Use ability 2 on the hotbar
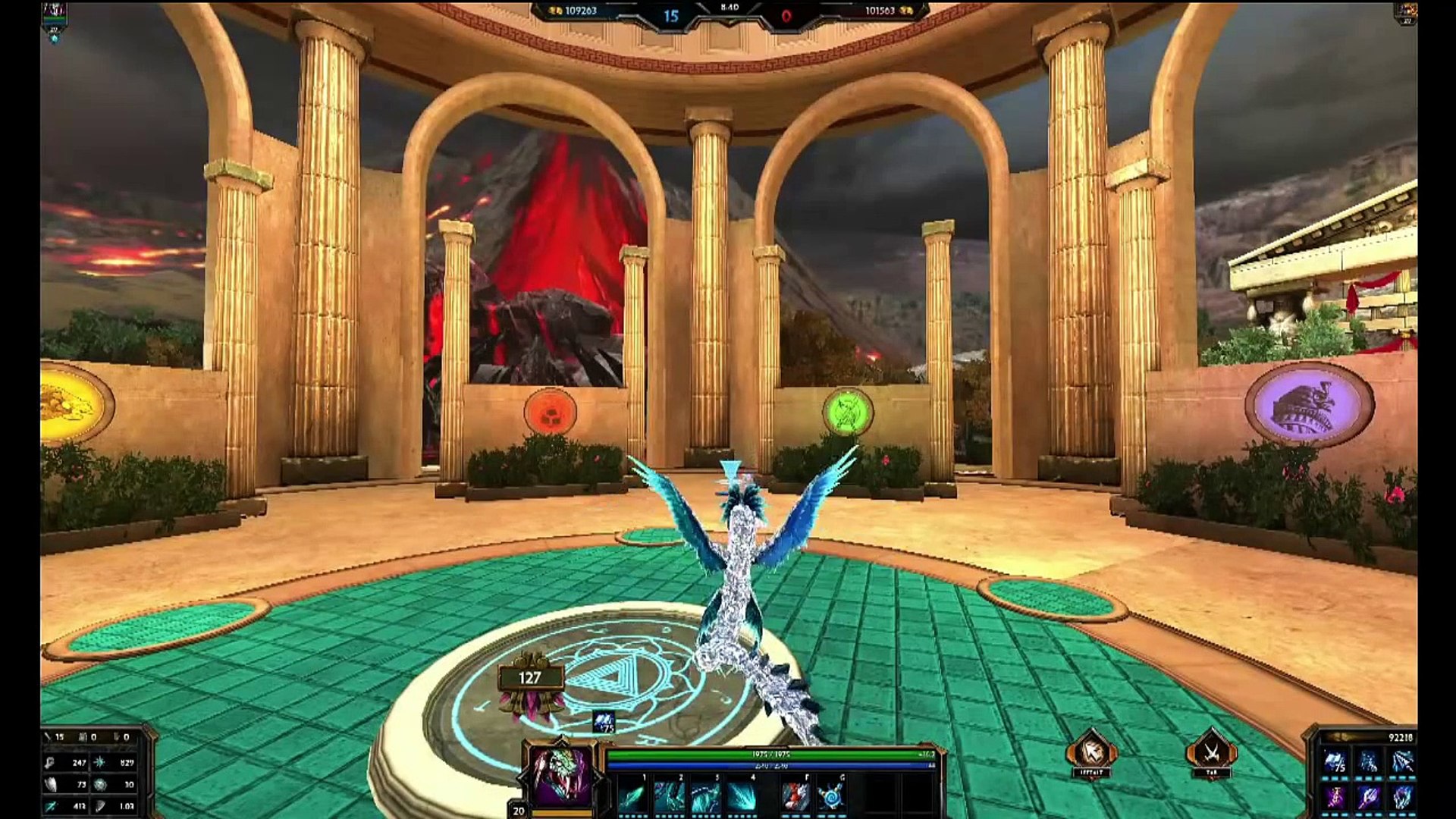This screenshot has width=1456, height=819. [x=668, y=798]
